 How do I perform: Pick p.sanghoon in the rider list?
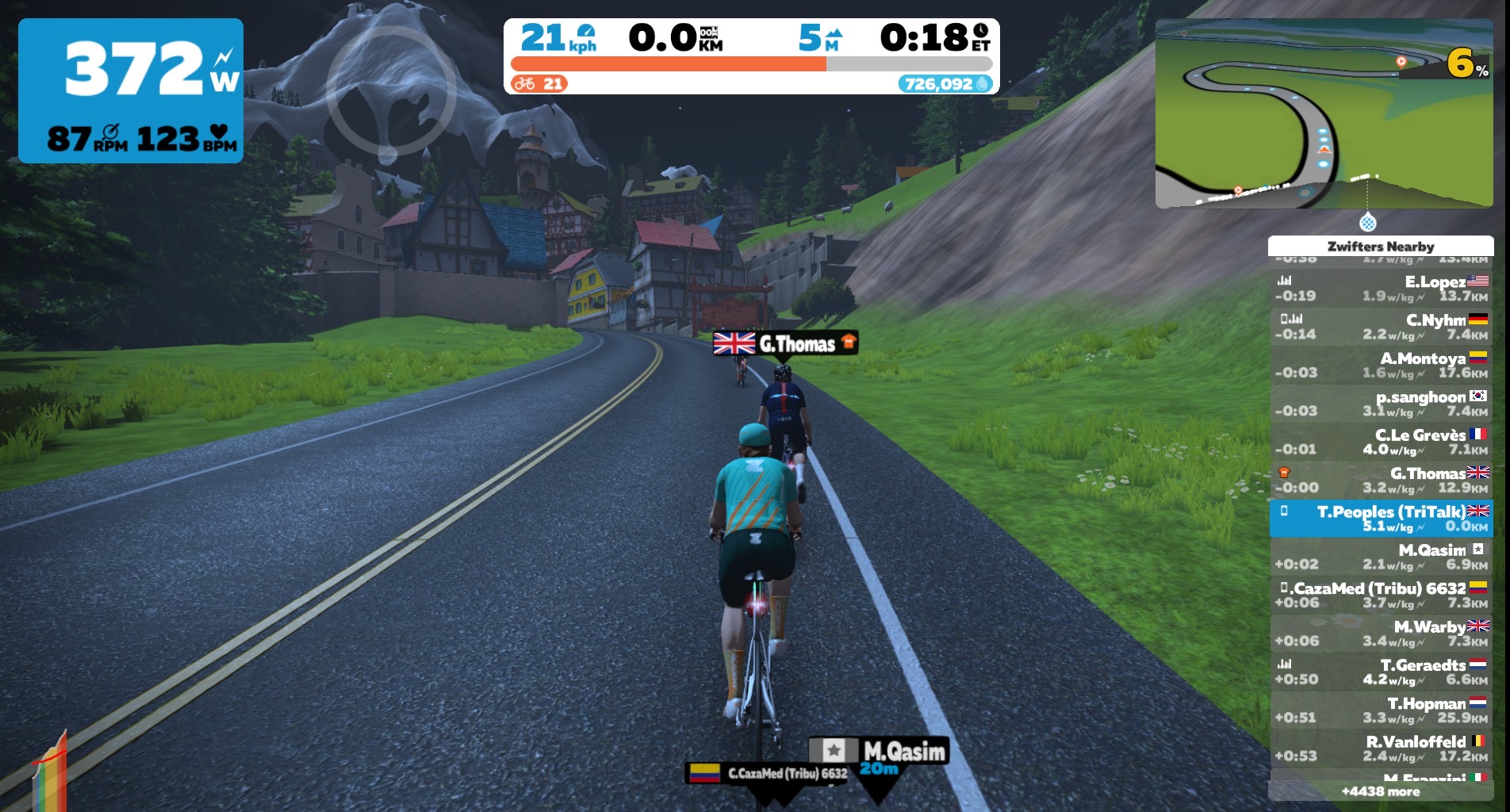click(1381, 404)
